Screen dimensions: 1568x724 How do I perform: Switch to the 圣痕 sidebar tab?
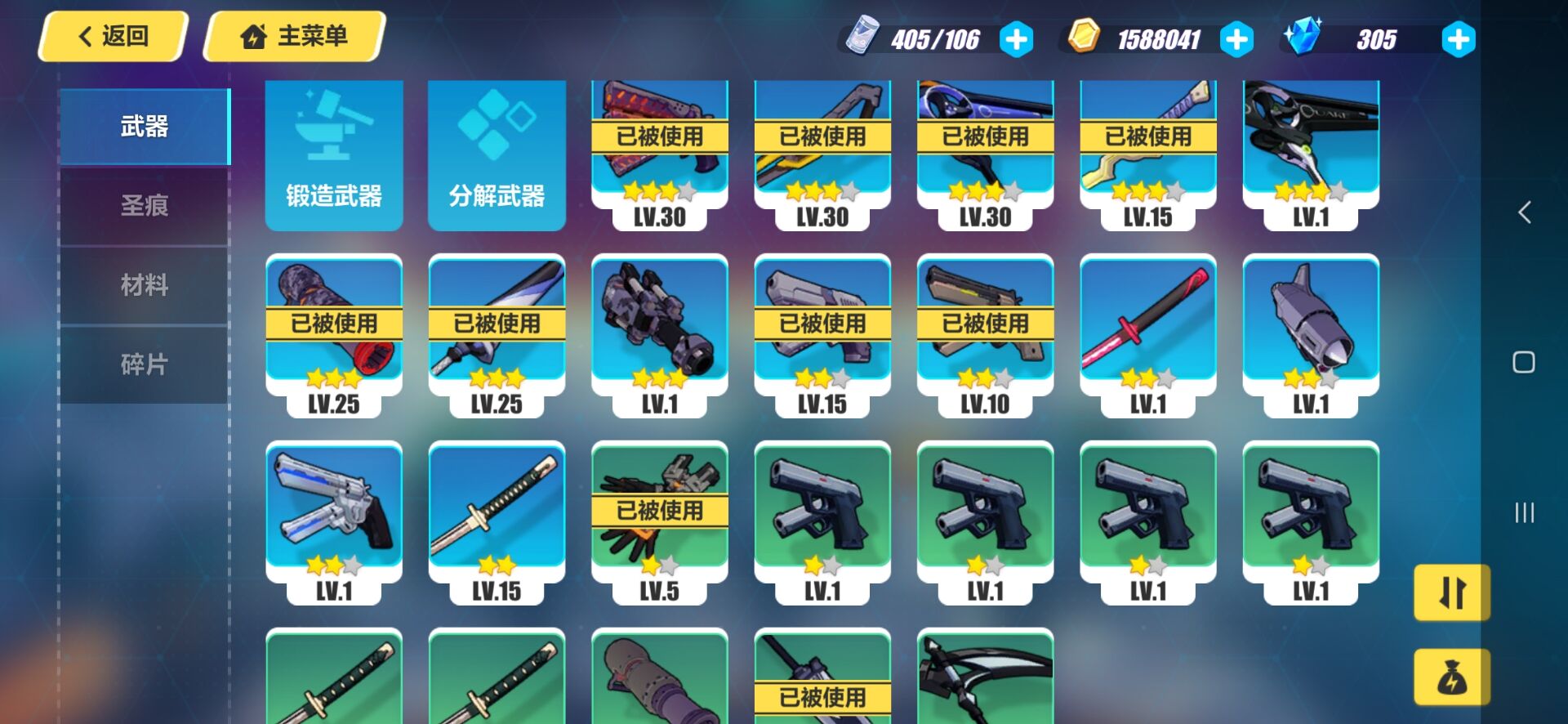pos(144,206)
